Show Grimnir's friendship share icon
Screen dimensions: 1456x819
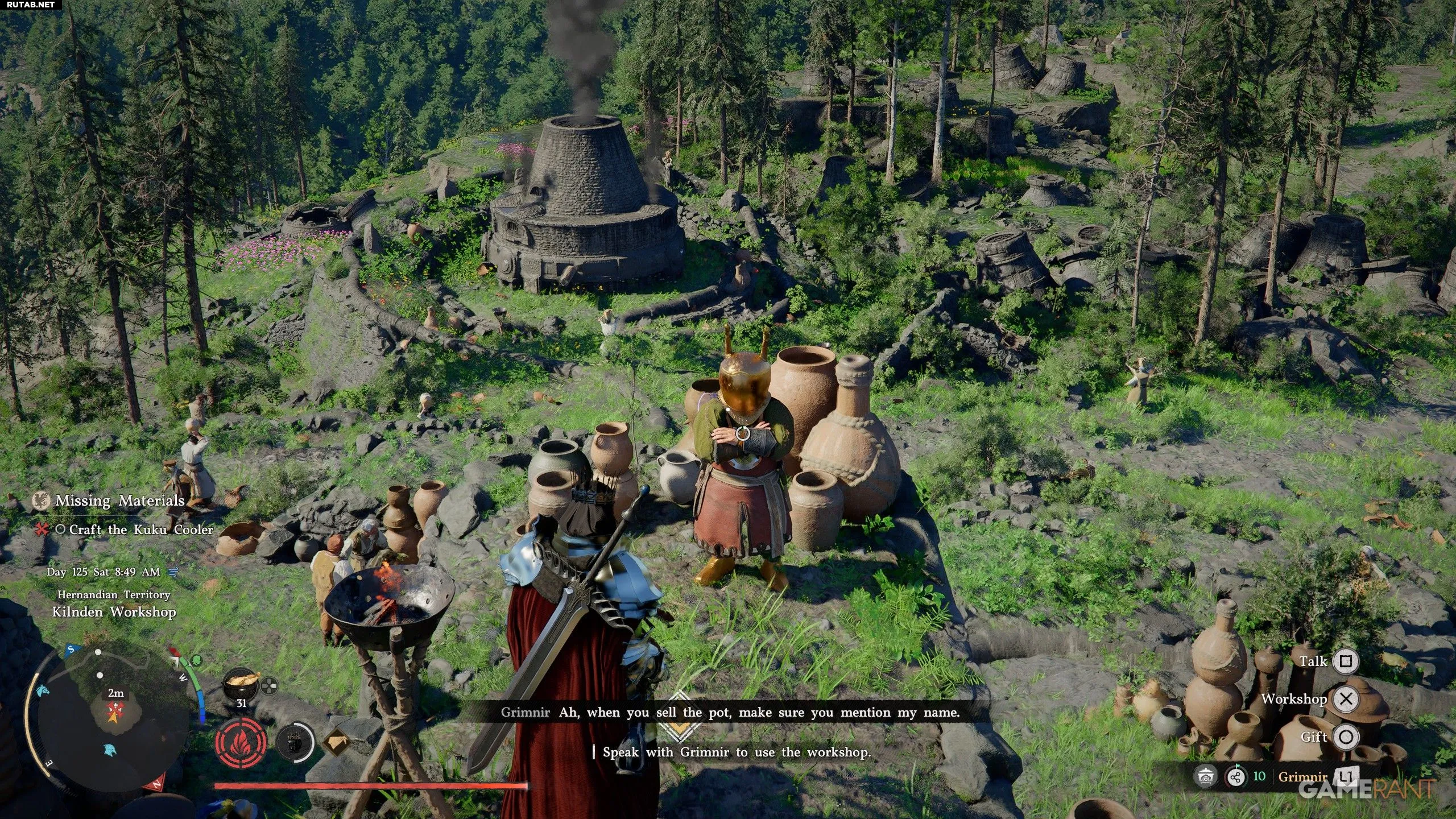(x=1236, y=777)
